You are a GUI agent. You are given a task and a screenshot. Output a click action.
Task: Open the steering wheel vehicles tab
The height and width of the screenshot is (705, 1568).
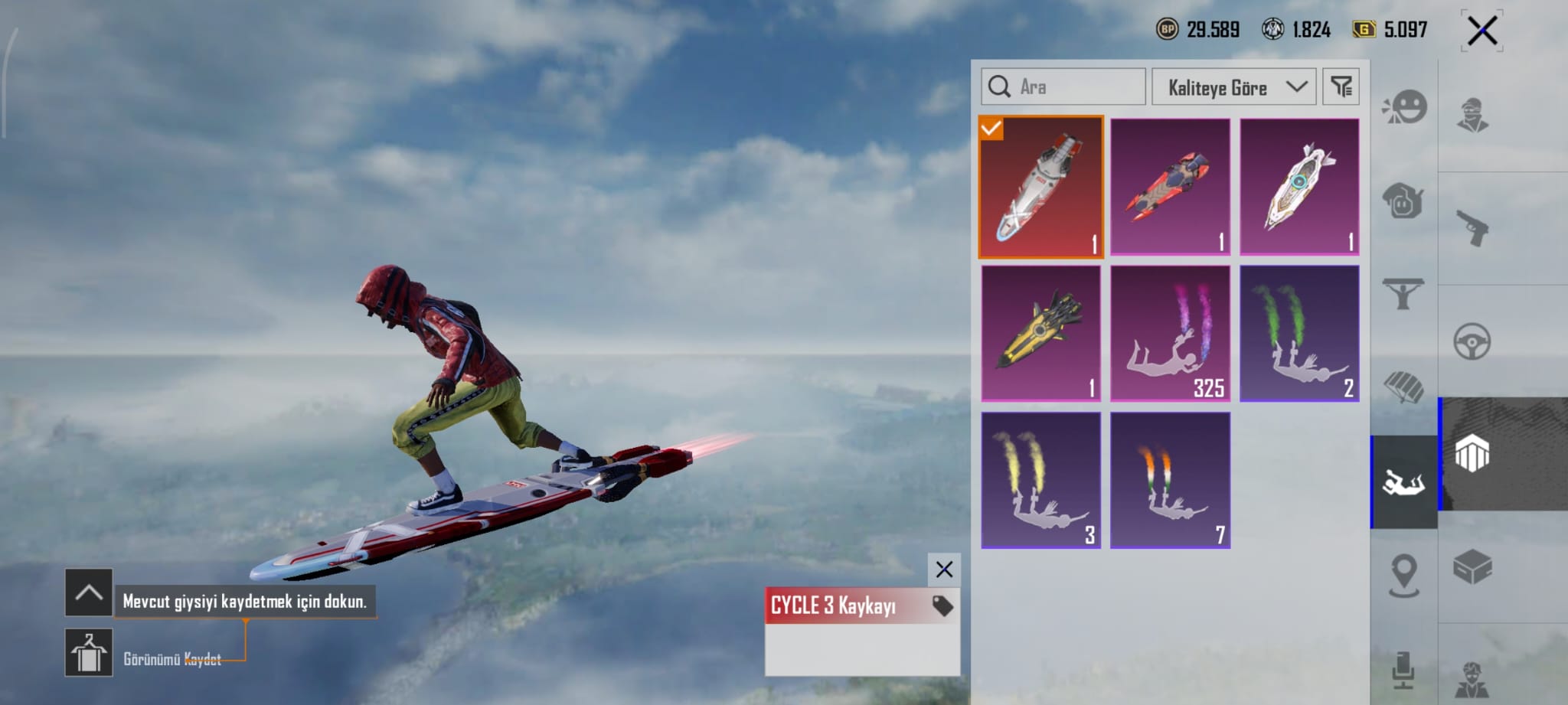pyautogui.click(x=1472, y=341)
